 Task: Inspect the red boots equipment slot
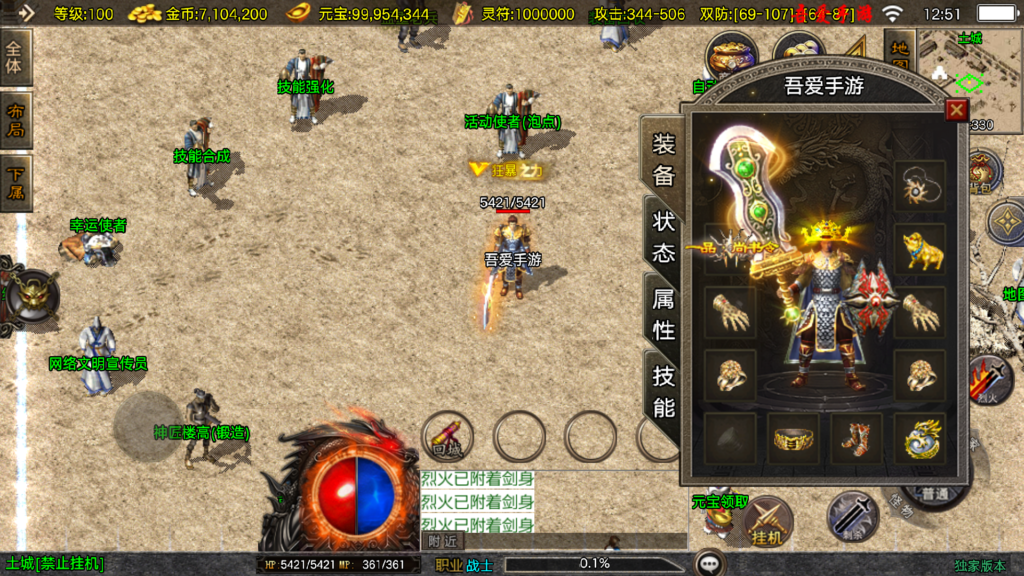tap(856, 438)
